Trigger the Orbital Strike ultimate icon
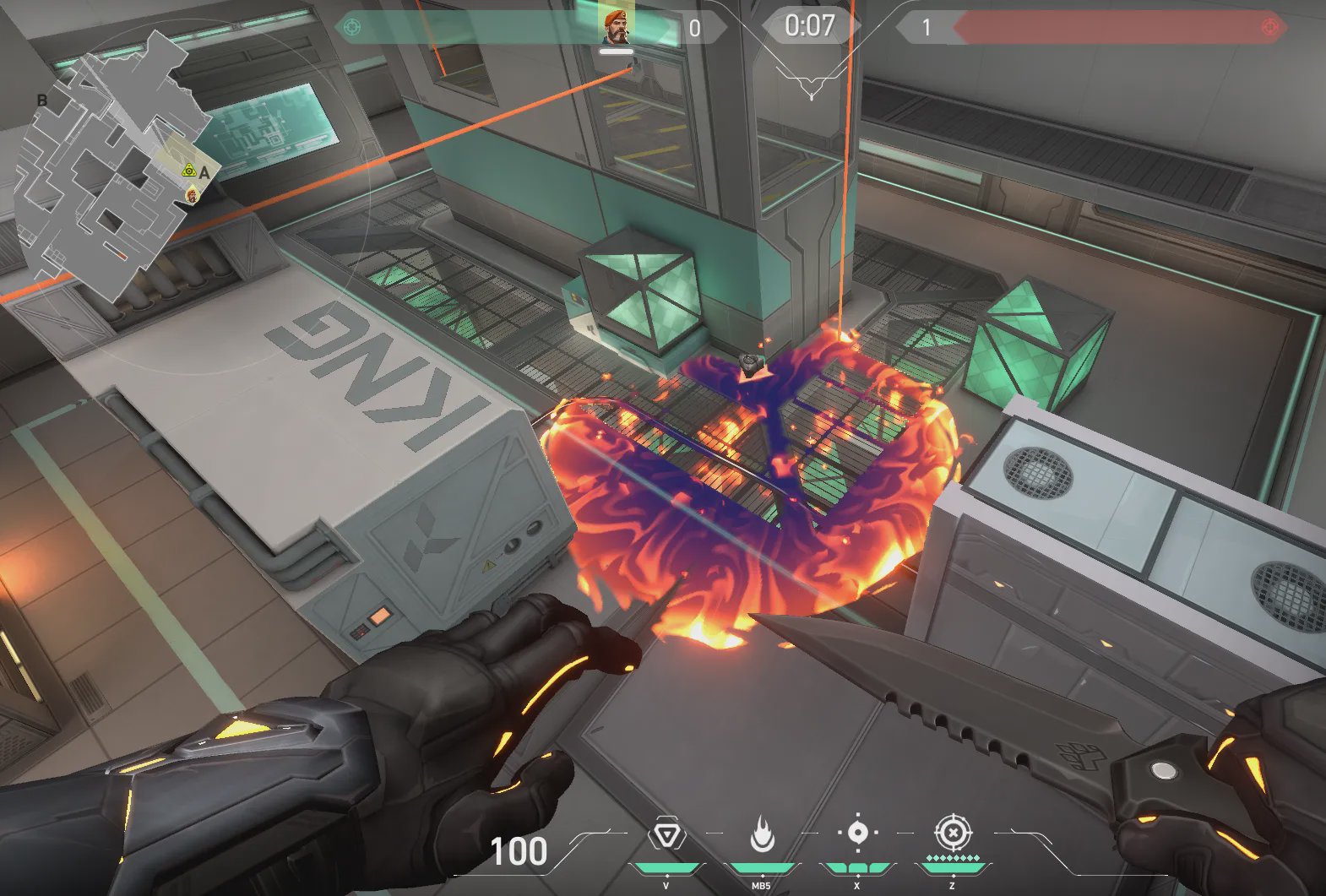This screenshot has width=1326, height=896. pyautogui.click(x=953, y=833)
